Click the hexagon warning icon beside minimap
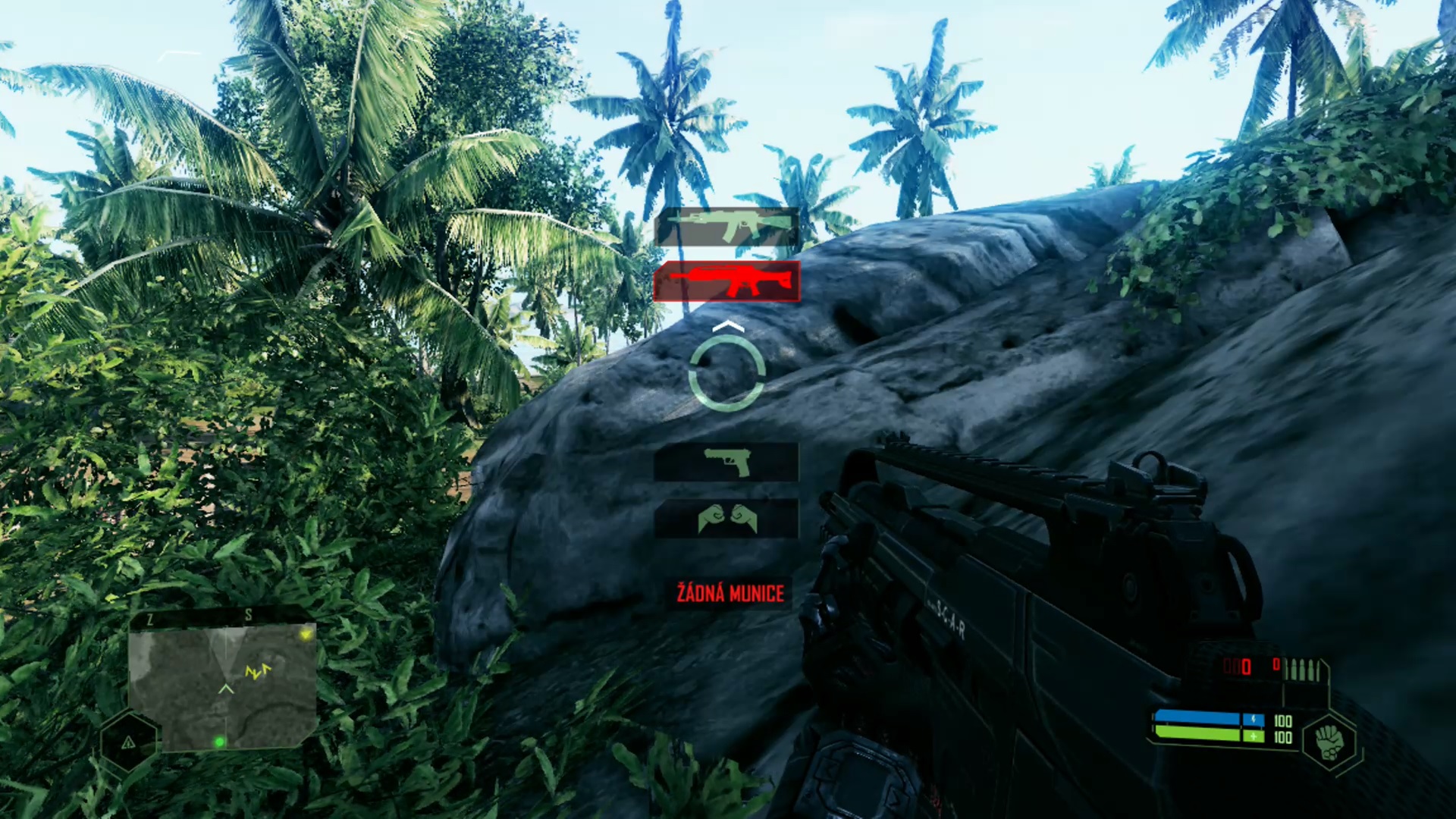 (129, 742)
